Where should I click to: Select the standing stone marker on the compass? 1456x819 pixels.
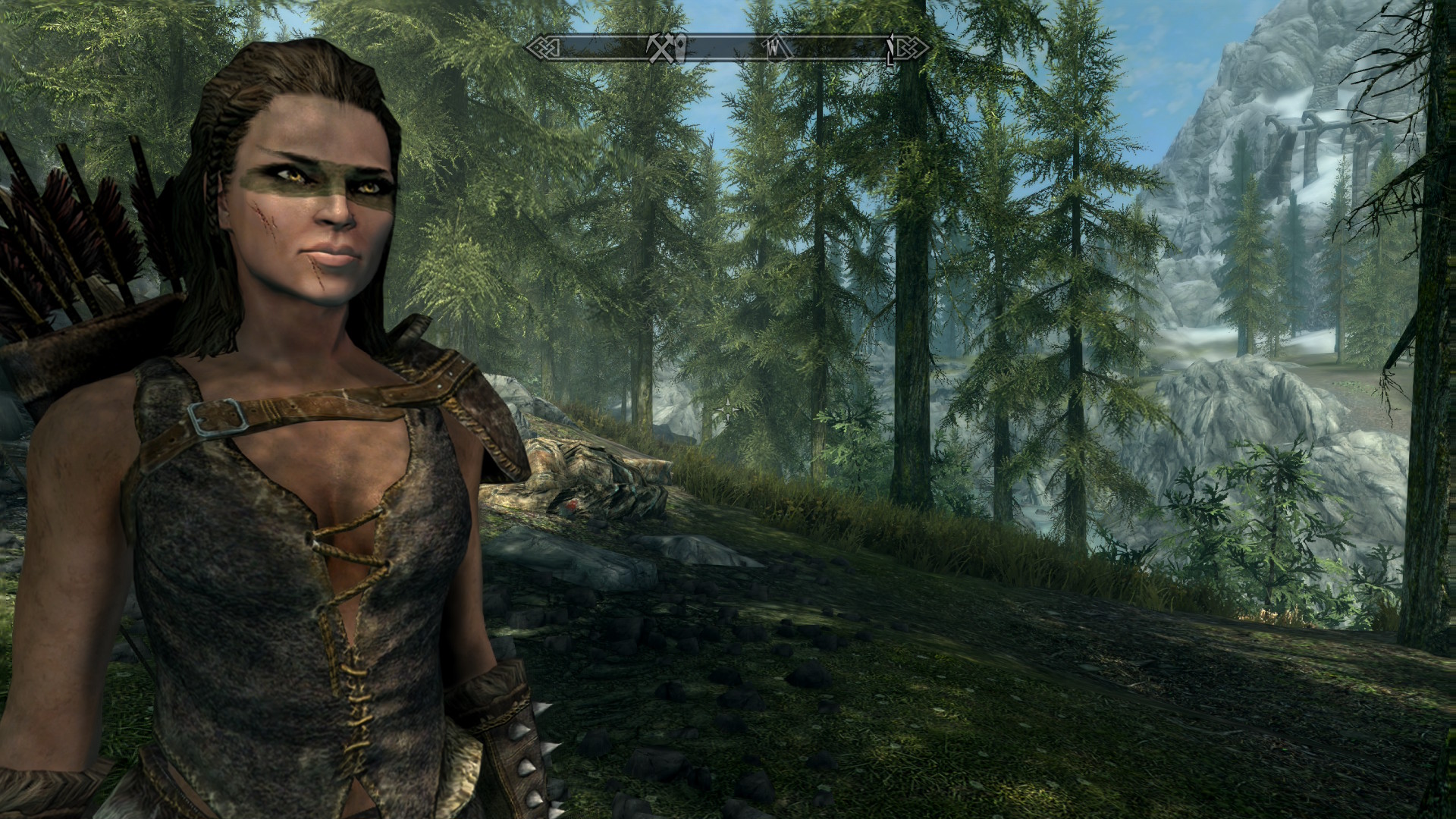(x=680, y=47)
